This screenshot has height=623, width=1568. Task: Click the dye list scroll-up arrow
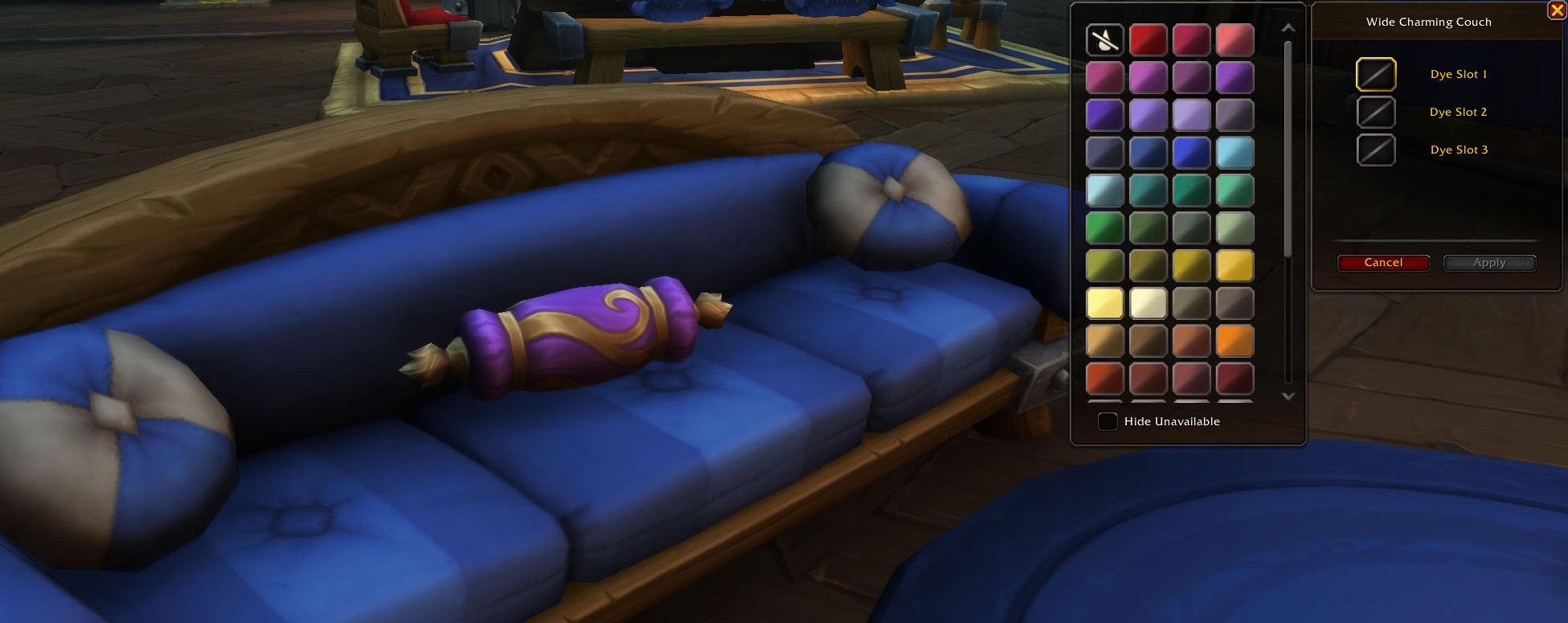[x=1288, y=28]
